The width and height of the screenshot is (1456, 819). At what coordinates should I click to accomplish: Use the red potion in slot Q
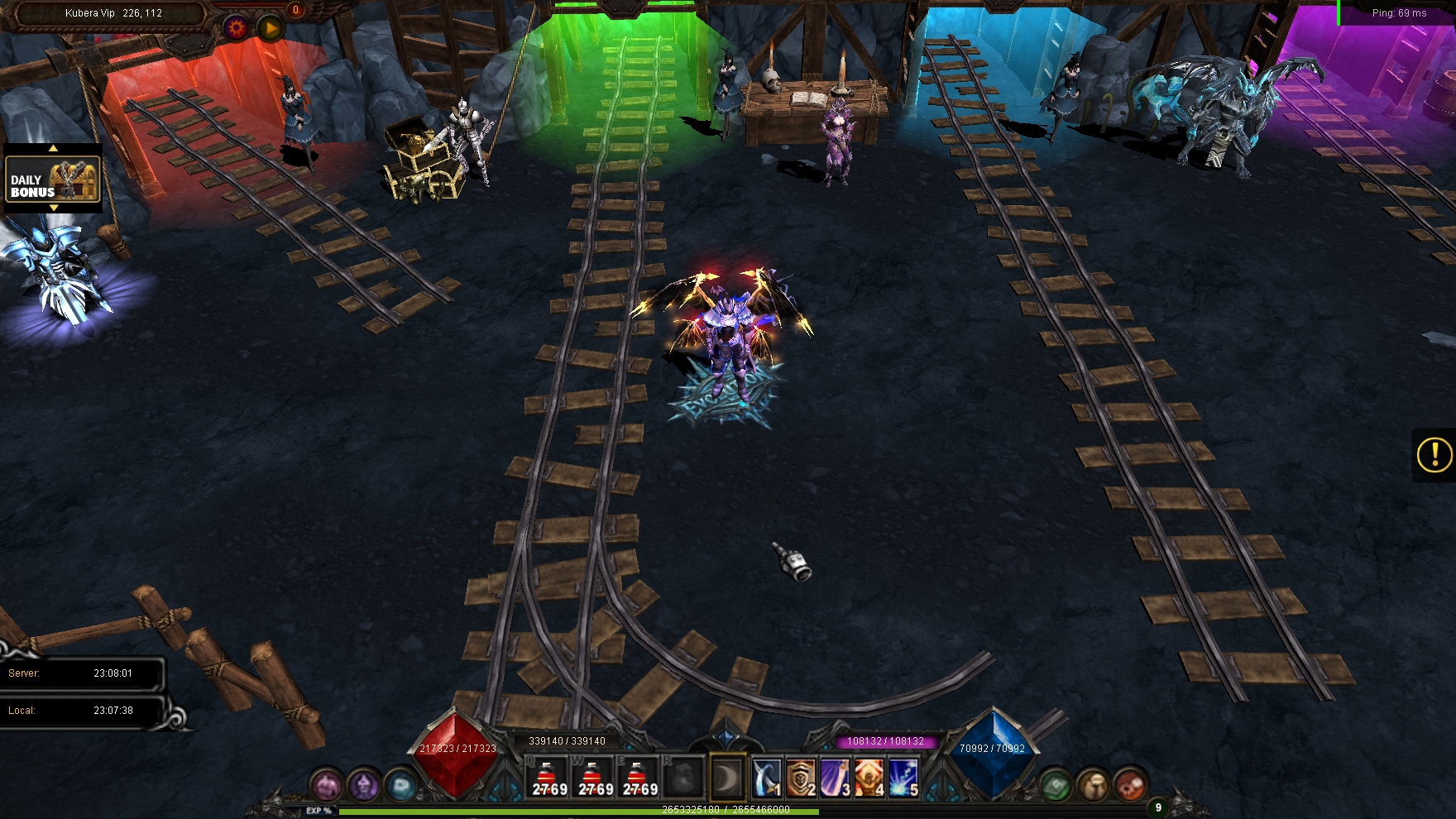coord(548,778)
